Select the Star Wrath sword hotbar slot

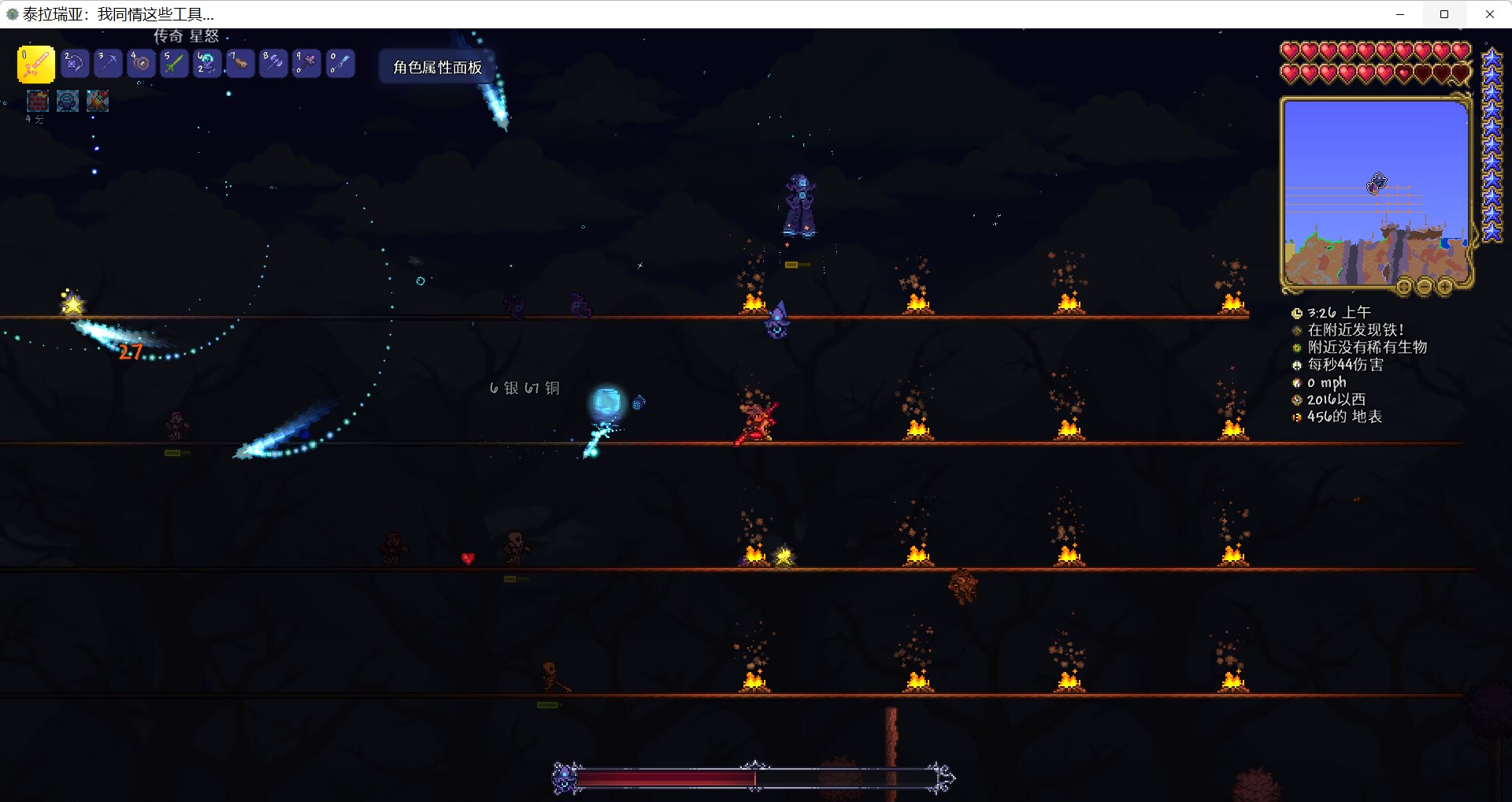[35, 65]
